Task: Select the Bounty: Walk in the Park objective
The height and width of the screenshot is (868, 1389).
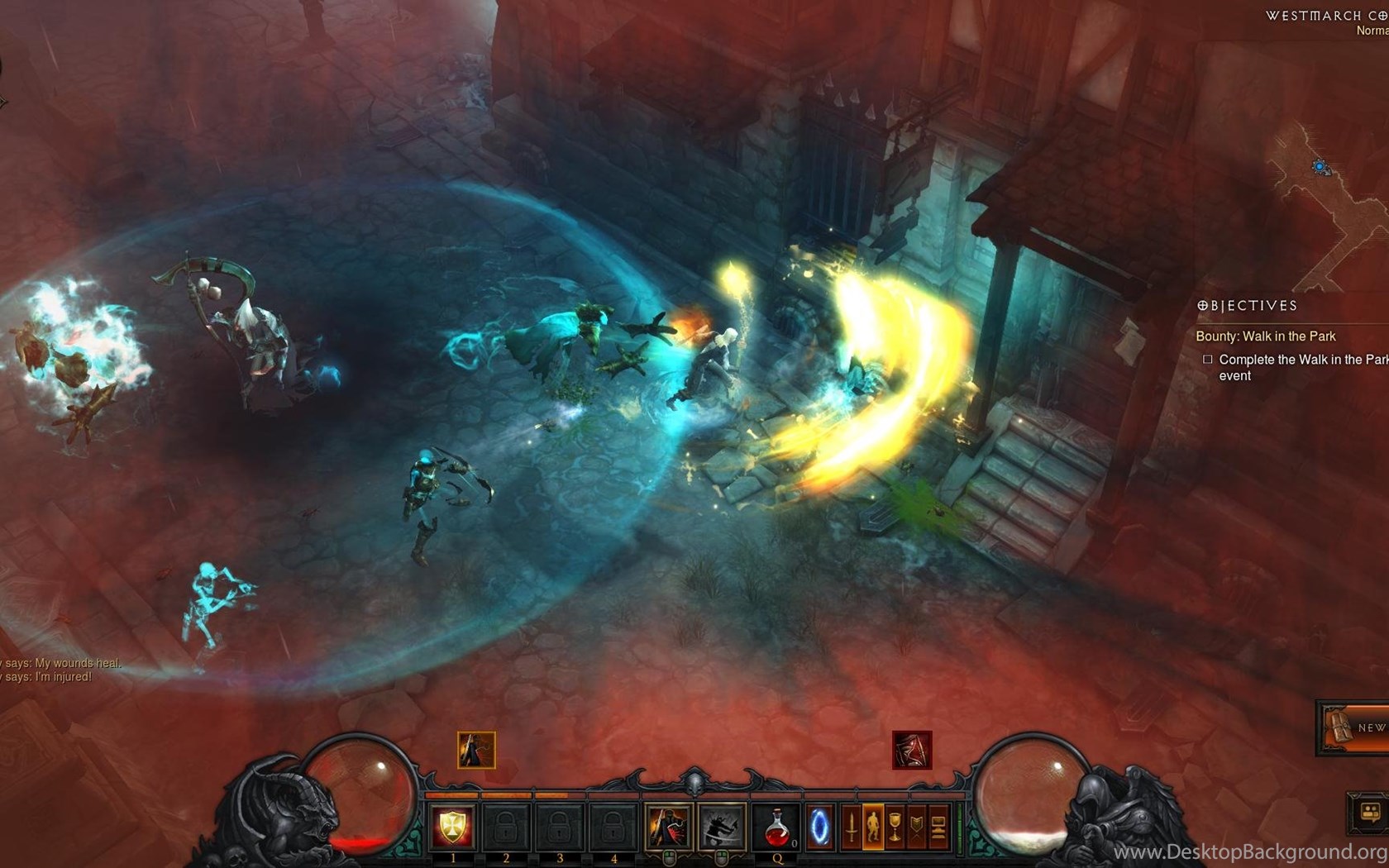Action: point(1265,336)
